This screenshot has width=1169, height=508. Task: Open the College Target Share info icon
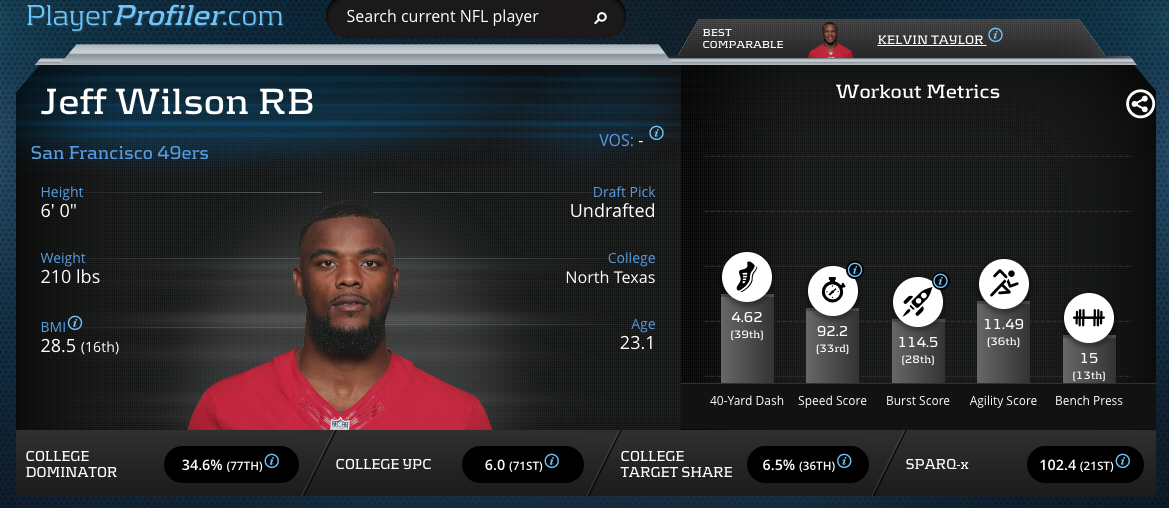point(844,462)
